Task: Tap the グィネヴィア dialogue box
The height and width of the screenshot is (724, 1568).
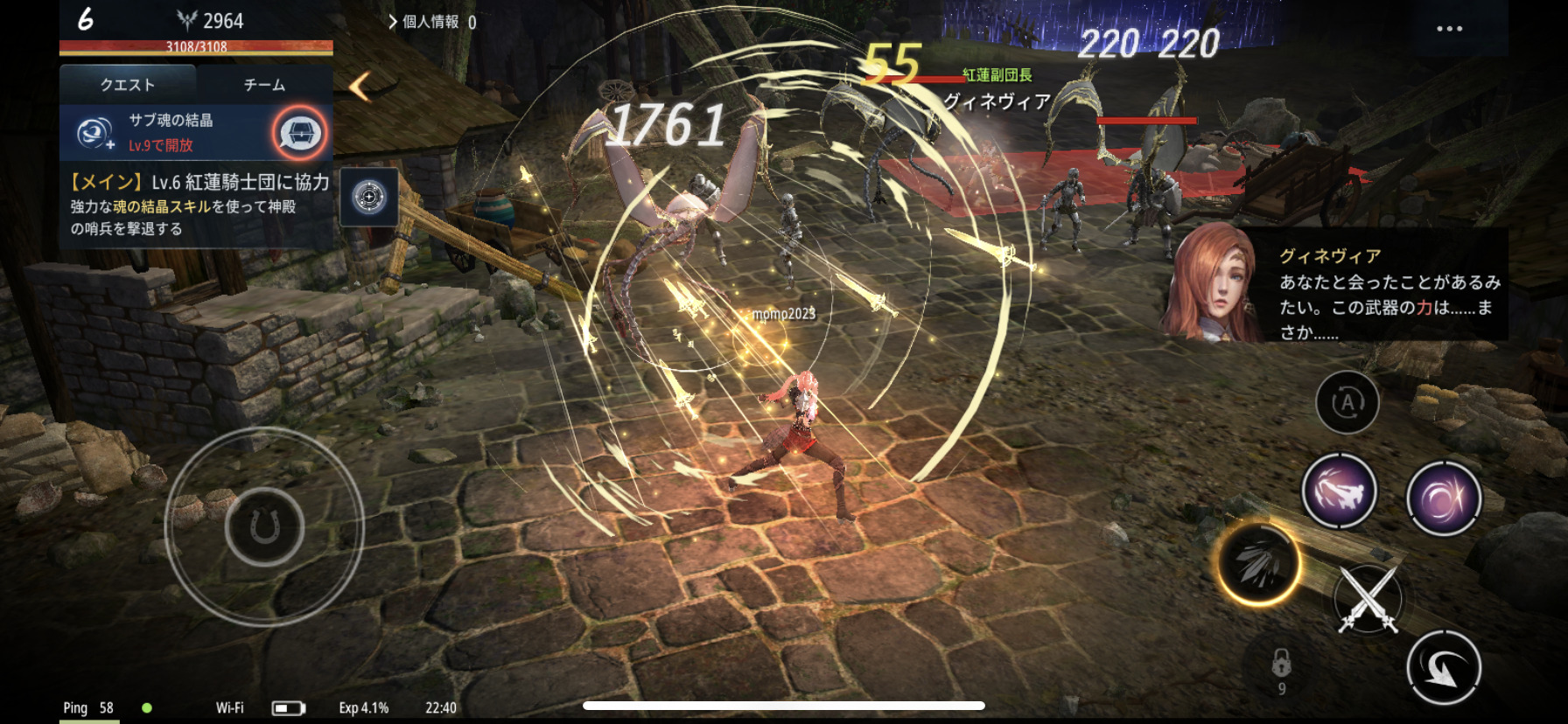Action: 1339,285
